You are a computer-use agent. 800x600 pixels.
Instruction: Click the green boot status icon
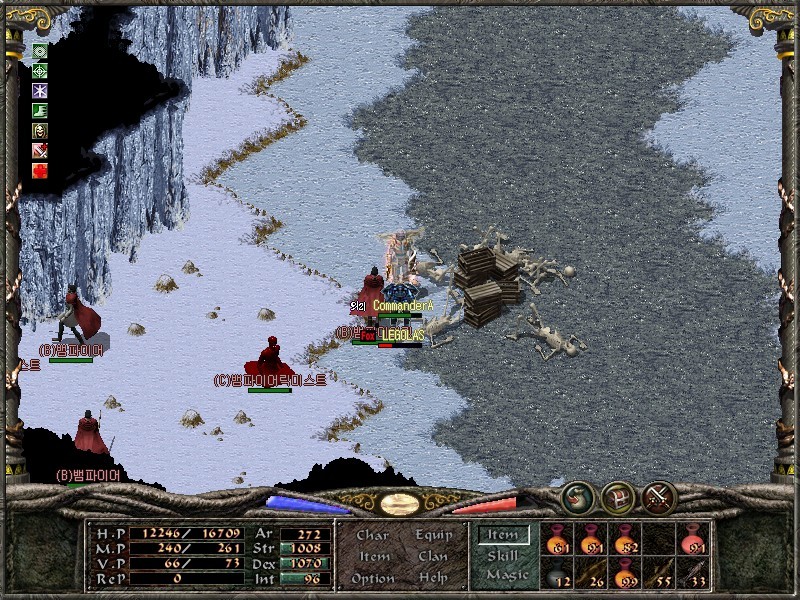[x=41, y=110]
